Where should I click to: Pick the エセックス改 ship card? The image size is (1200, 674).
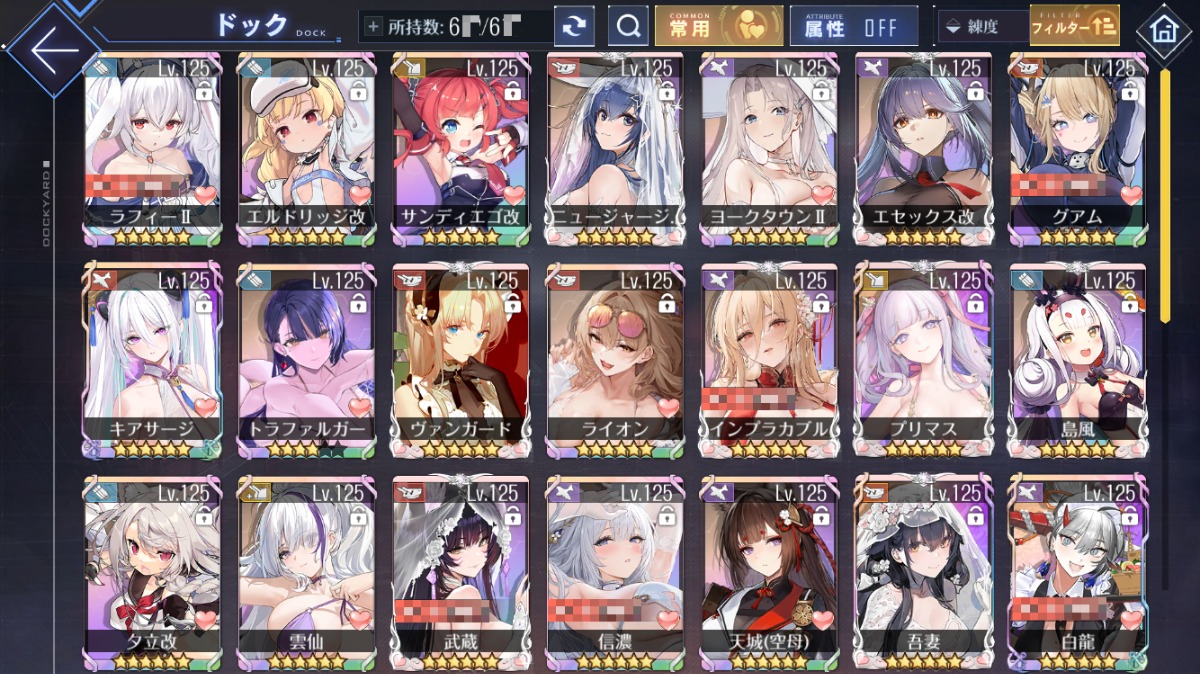coord(922,145)
